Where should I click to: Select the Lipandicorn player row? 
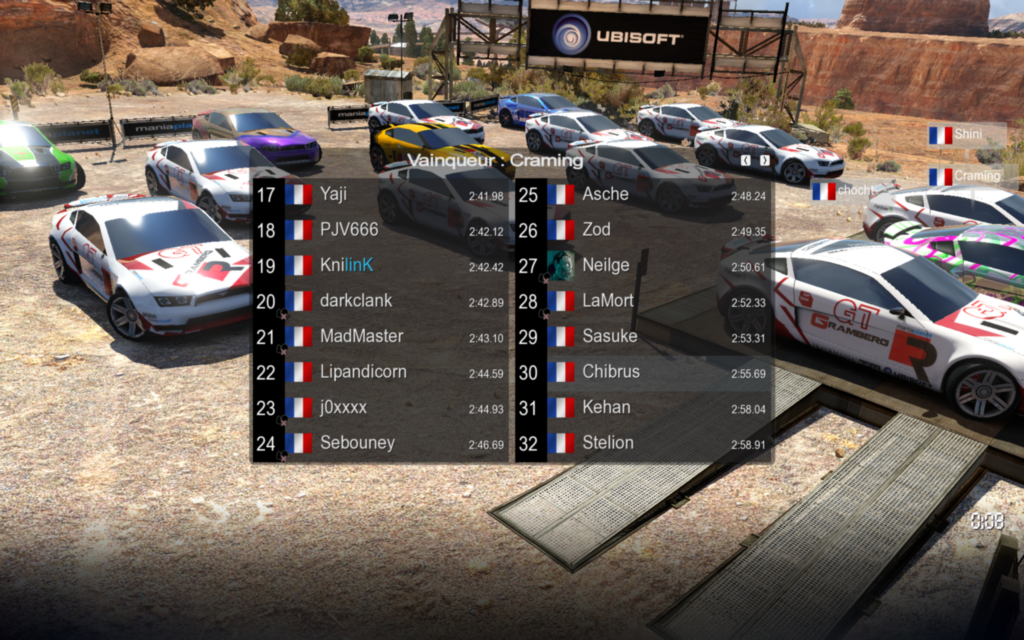[381, 372]
